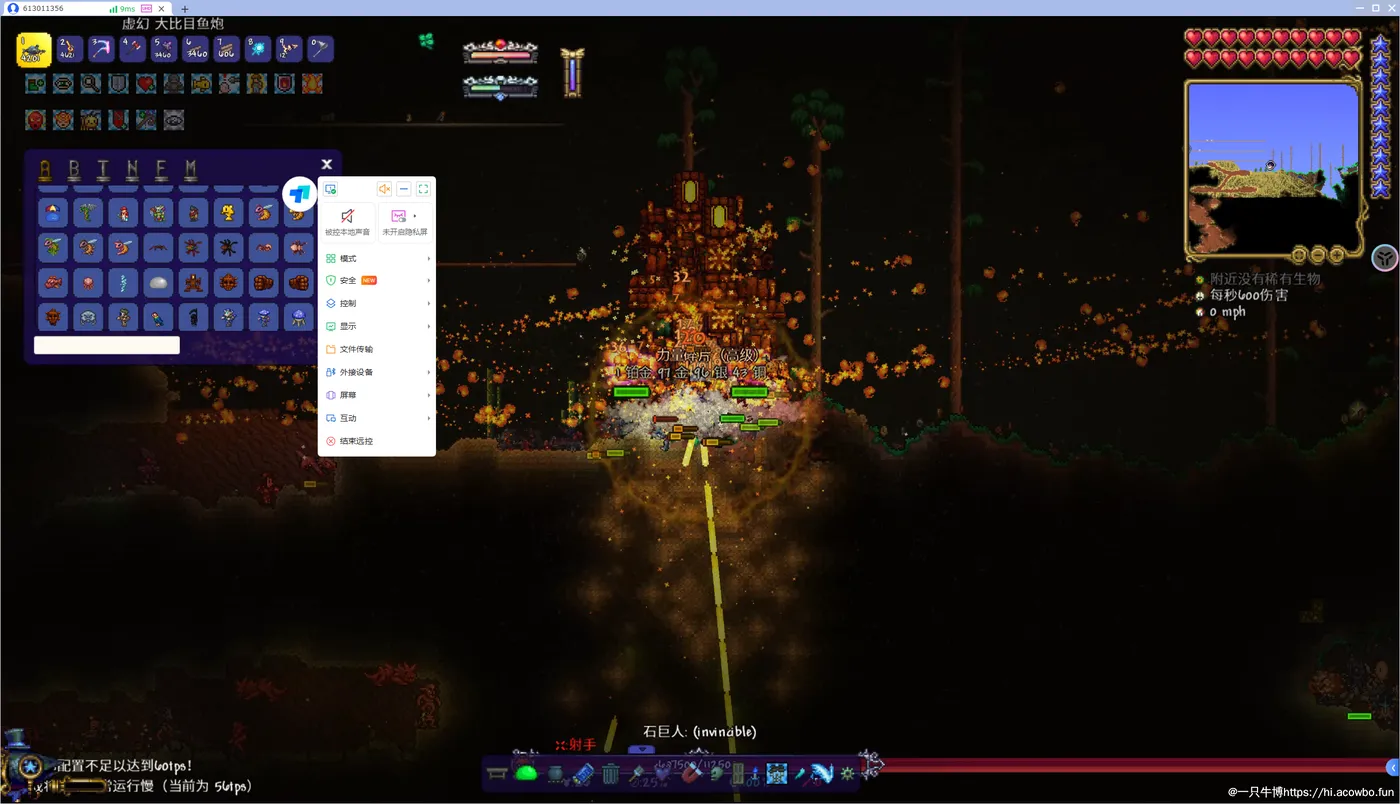End the remote session via 结束远控

click(x=357, y=441)
